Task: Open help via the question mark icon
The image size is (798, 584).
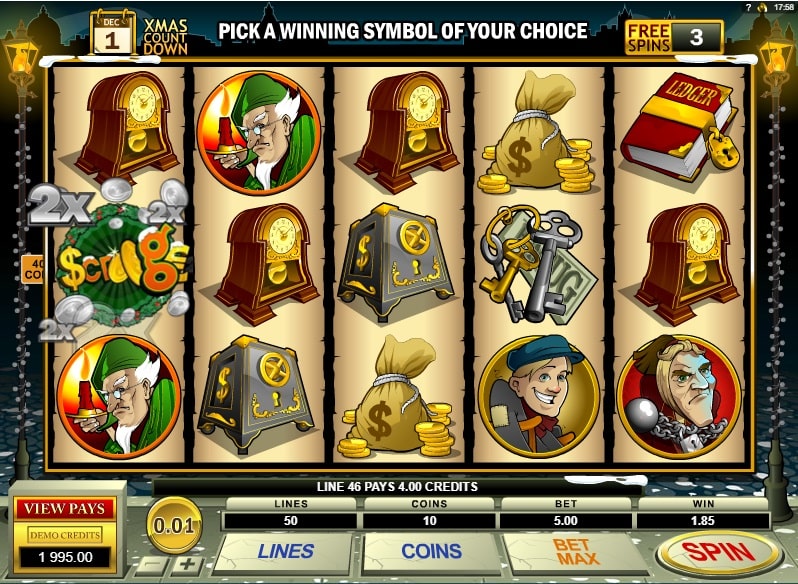Action: tap(748, 7)
